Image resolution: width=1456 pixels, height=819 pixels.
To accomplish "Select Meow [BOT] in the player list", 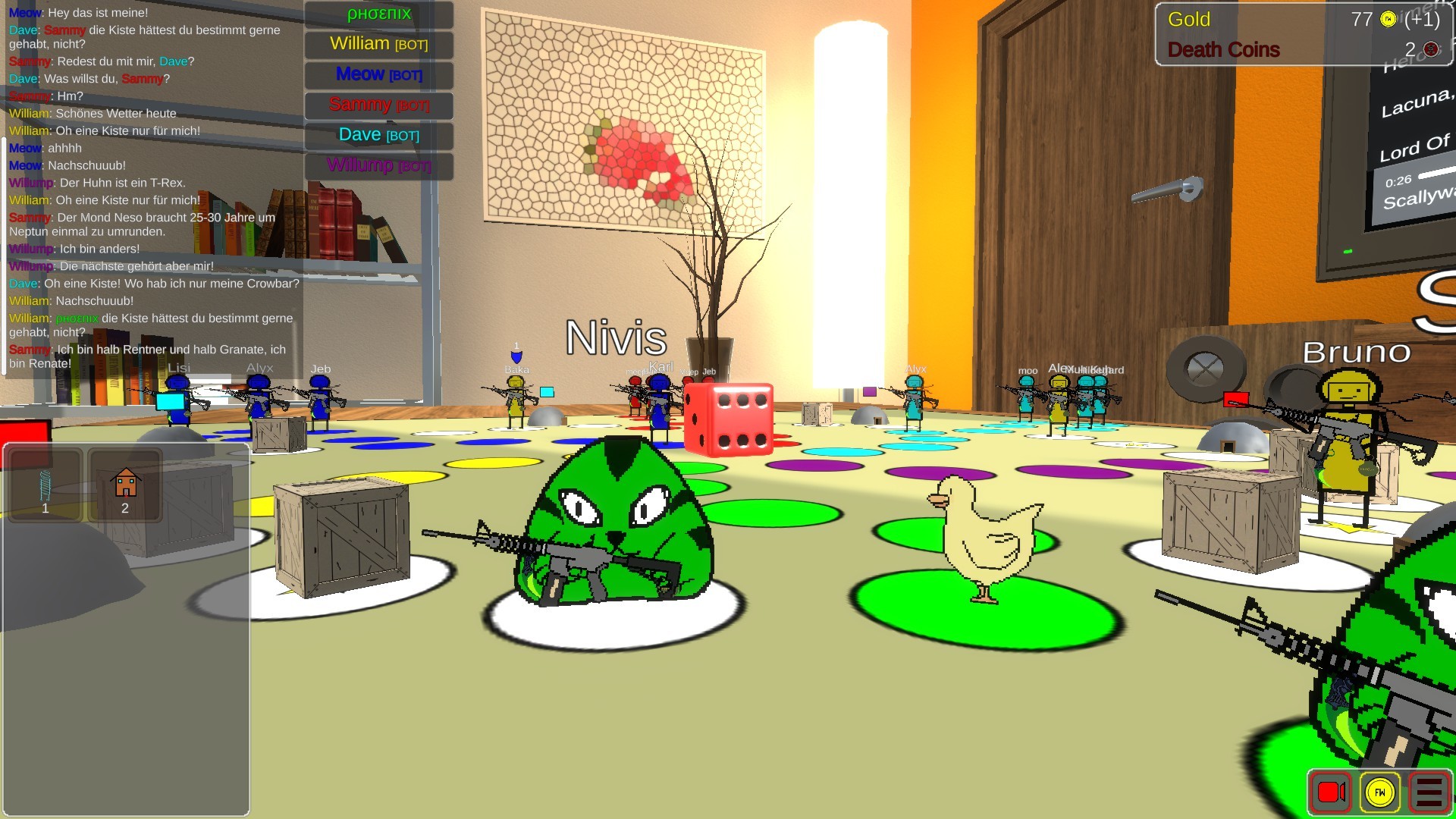I will click(378, 75).
